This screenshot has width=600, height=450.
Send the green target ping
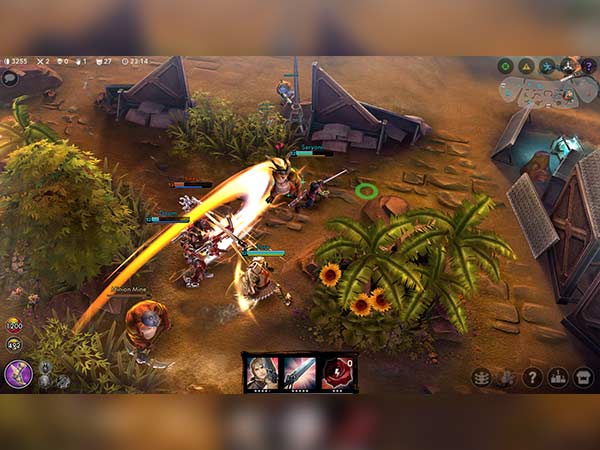point(506,66)
